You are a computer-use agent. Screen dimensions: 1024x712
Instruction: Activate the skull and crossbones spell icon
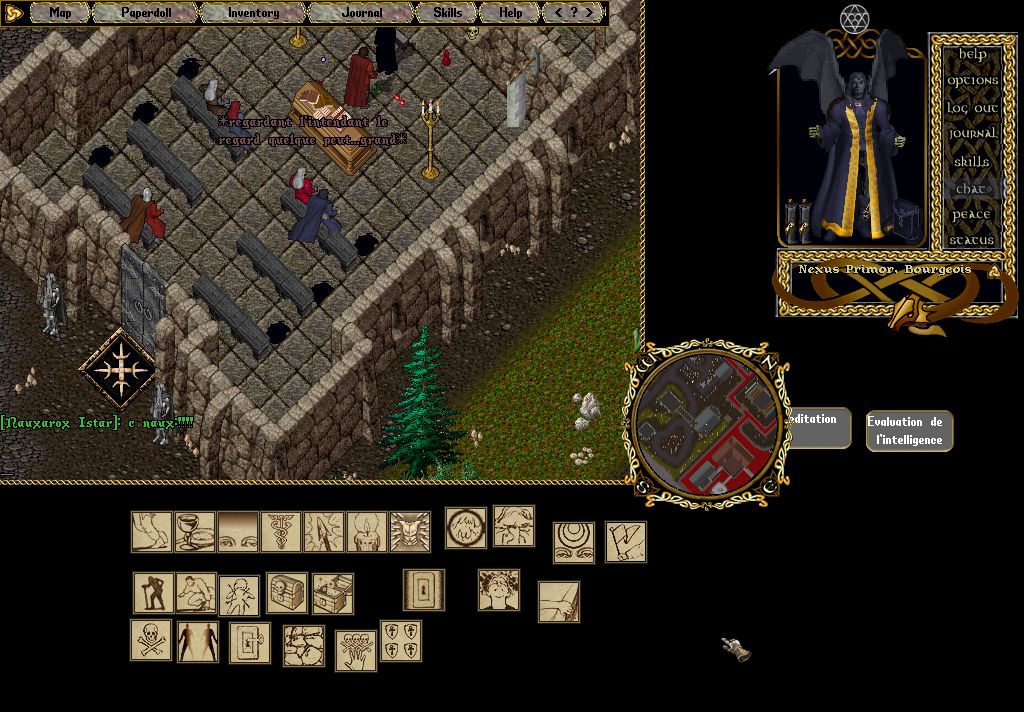pos(151,640)
